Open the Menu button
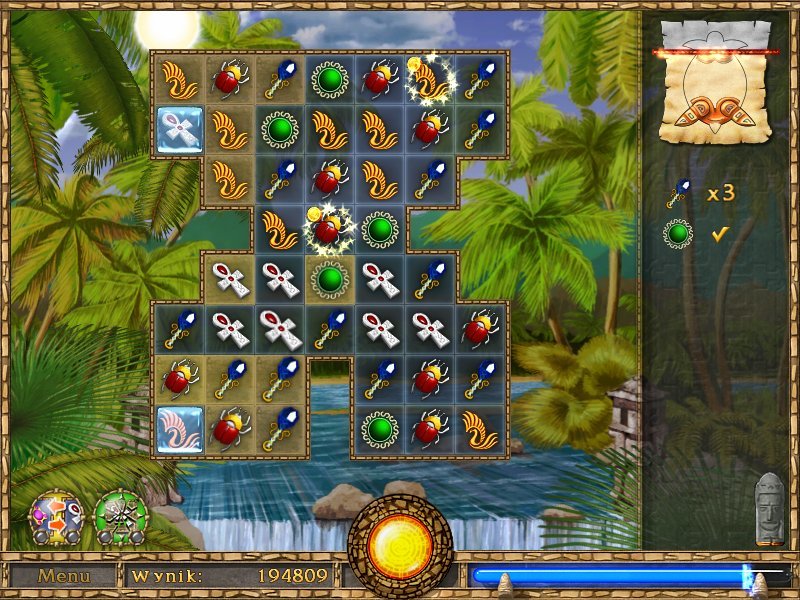This screenshot has width=800, height=600. coord(64,576)
